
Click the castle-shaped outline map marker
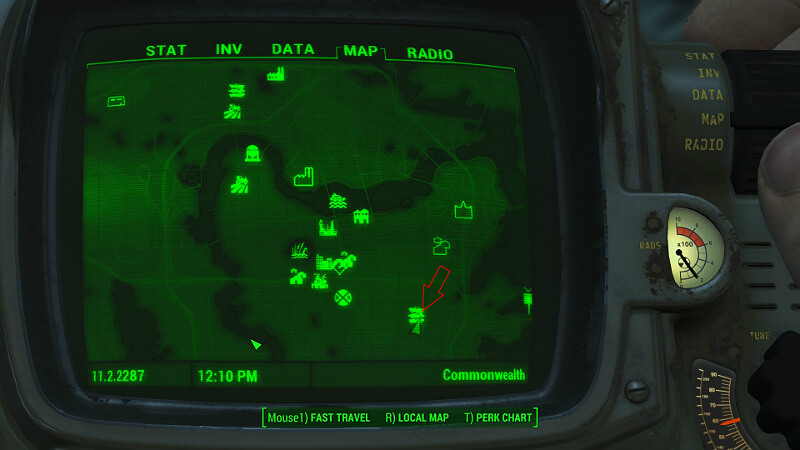click(463, 210)
